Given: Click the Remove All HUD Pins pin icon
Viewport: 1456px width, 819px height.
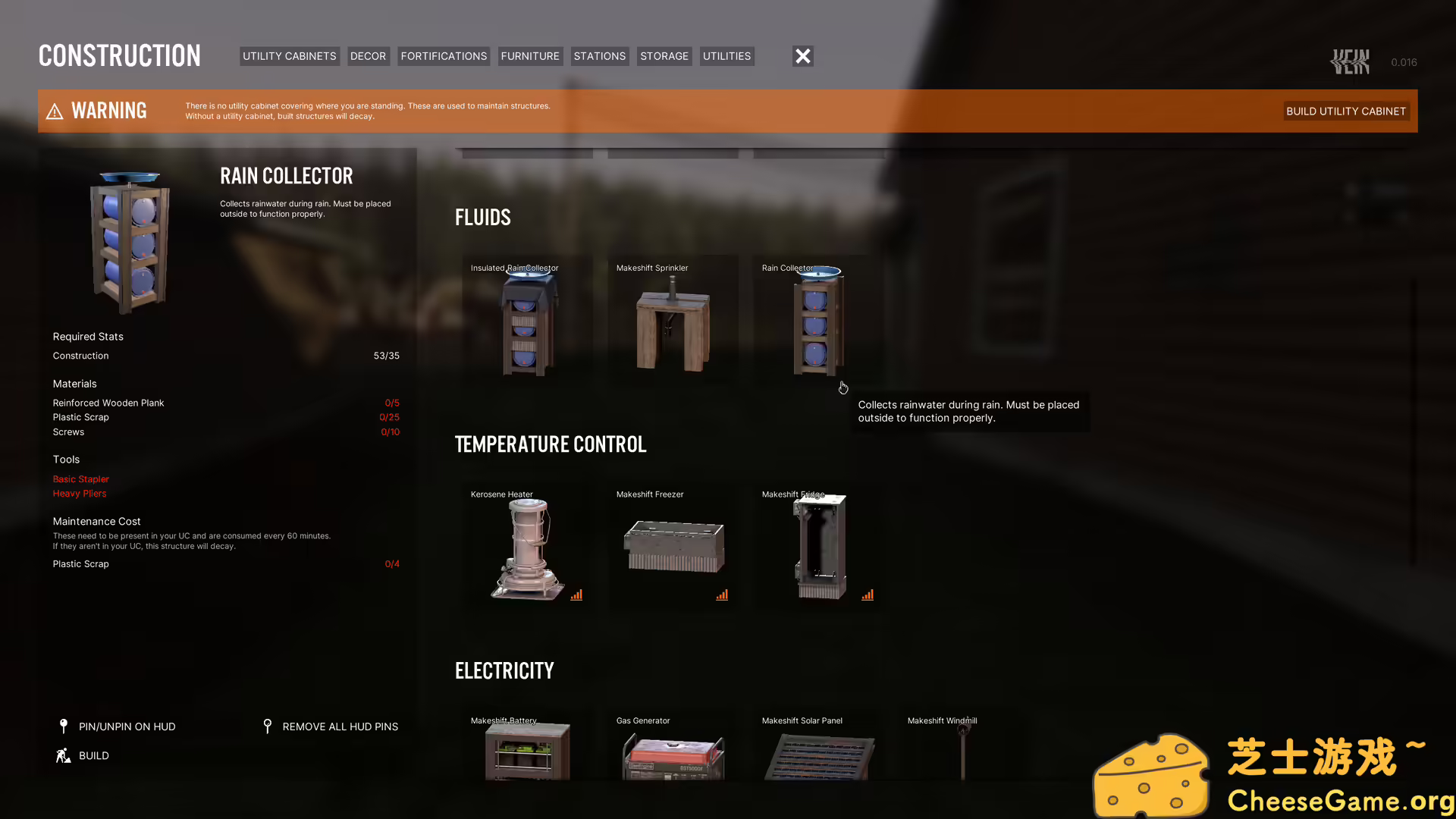Looking at the screenshot, I should (x=268, y=726).
